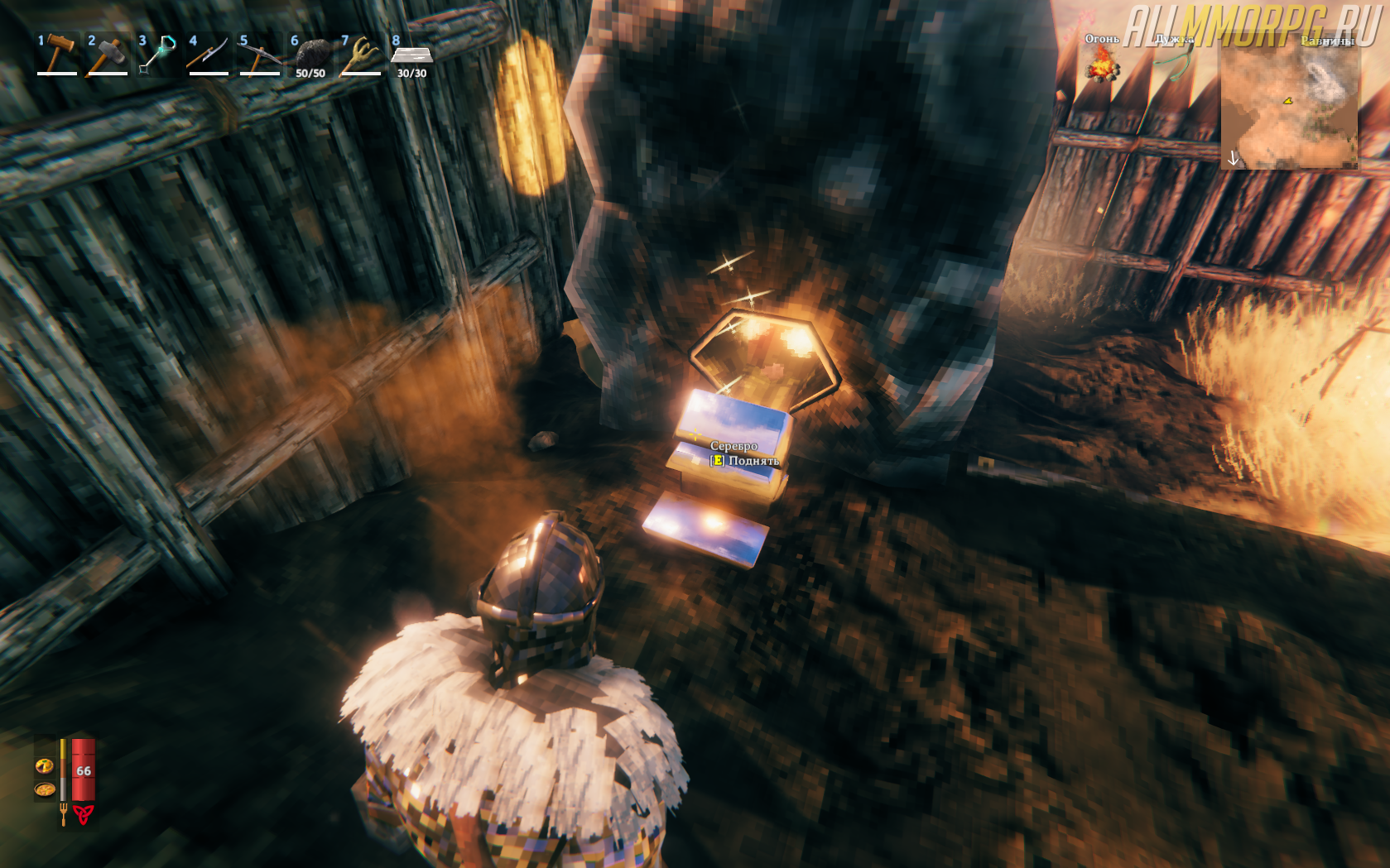Select the silver bars stack showing 30/30

[x=411, y=55]
